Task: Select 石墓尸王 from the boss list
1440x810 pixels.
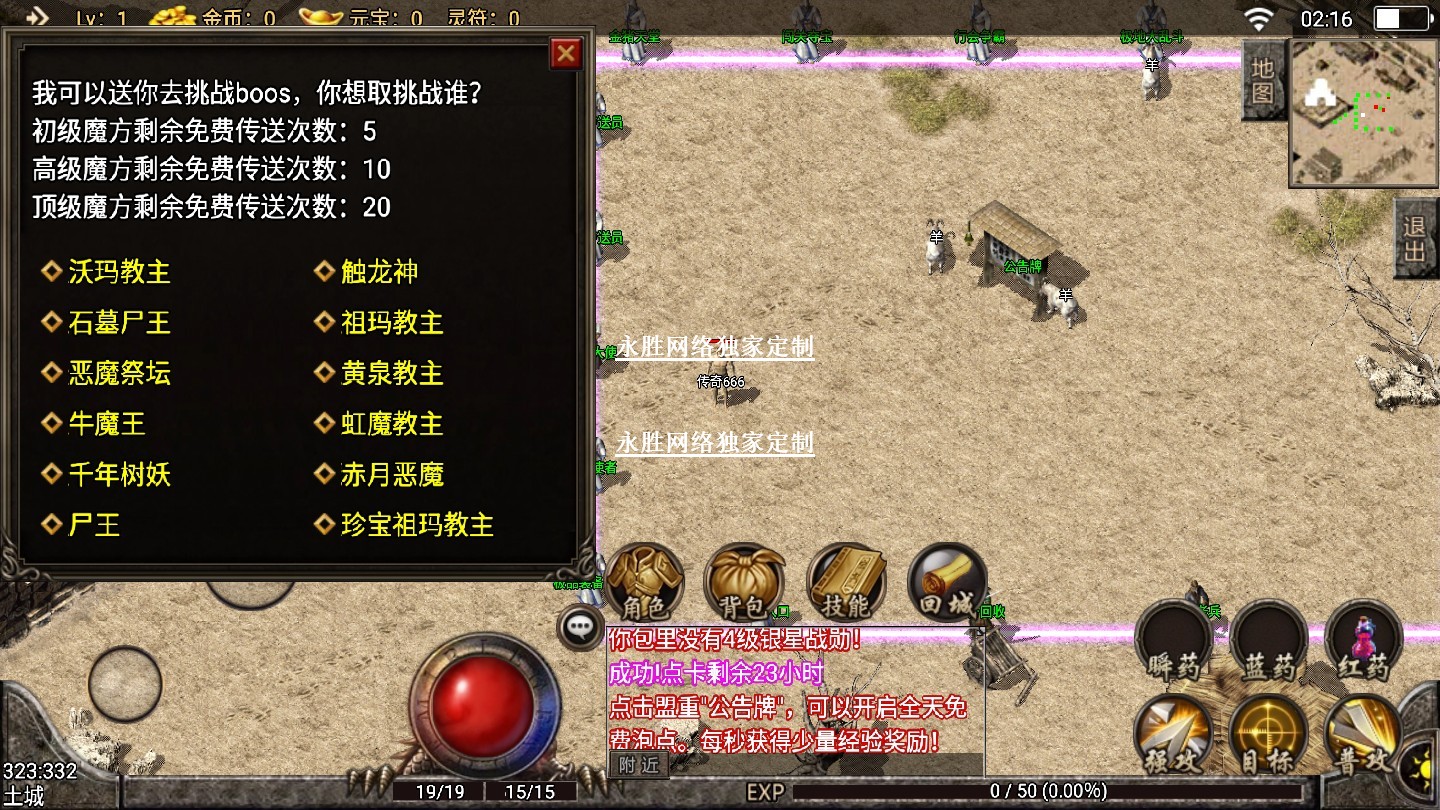Action: coord(118,323)
